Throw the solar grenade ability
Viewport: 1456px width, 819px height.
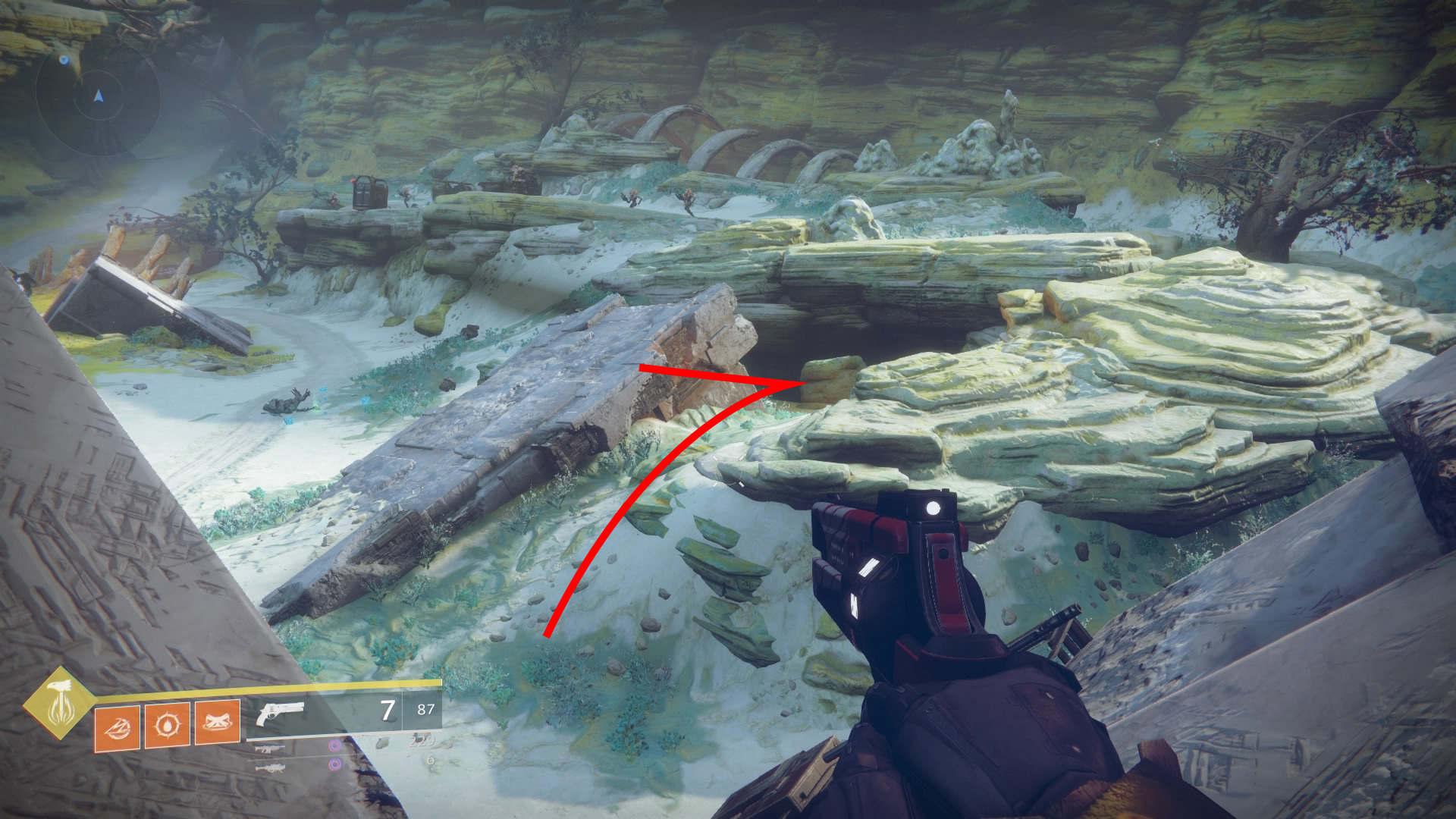[x=167, y=725]
